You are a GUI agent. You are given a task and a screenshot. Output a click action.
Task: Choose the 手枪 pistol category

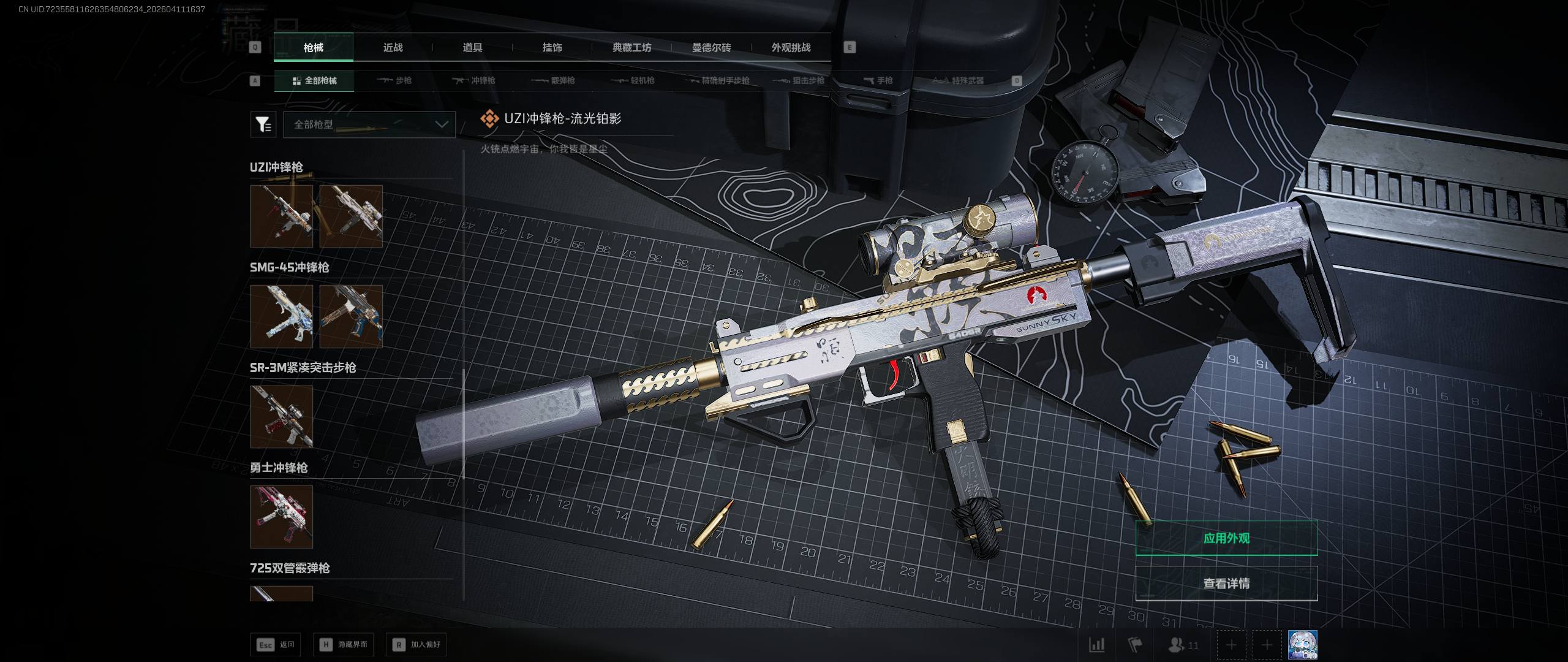(x=878, y=80)
